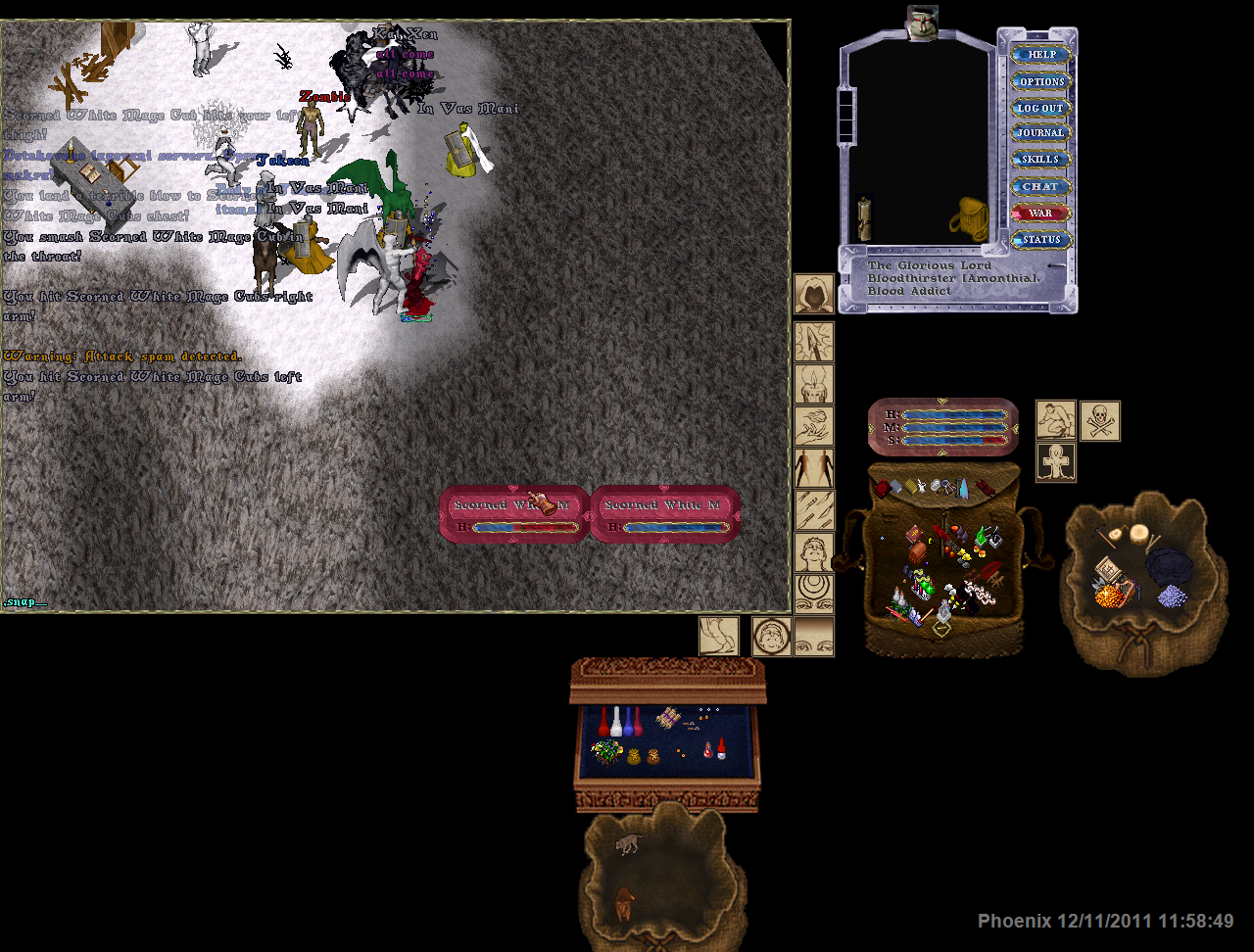The height and width of the screenshot is (952, 1254).
Task: Show the Skills list
Action: 1041,160
